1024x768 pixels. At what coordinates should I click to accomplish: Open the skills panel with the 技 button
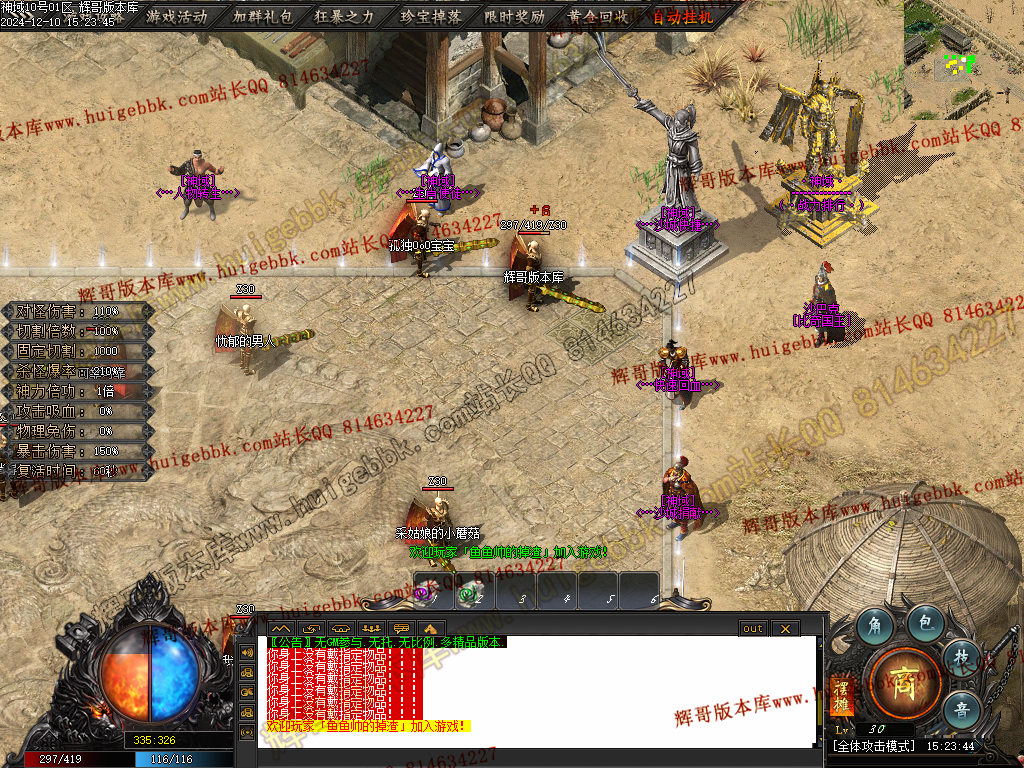[961, 655]
